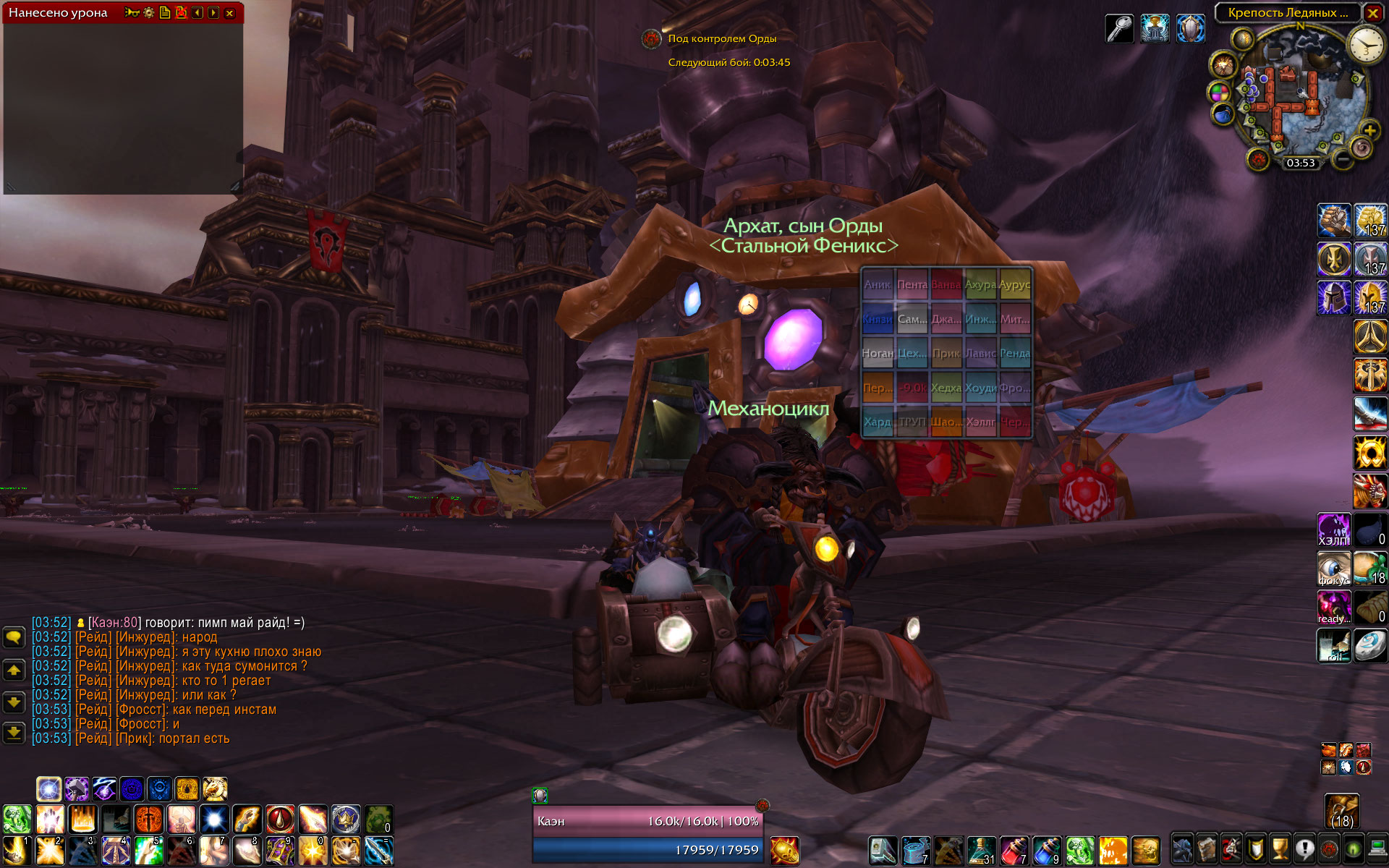Screen dimensions: 1389x868
Task: Close the minimap with the red X
Action: [1372, 13]
